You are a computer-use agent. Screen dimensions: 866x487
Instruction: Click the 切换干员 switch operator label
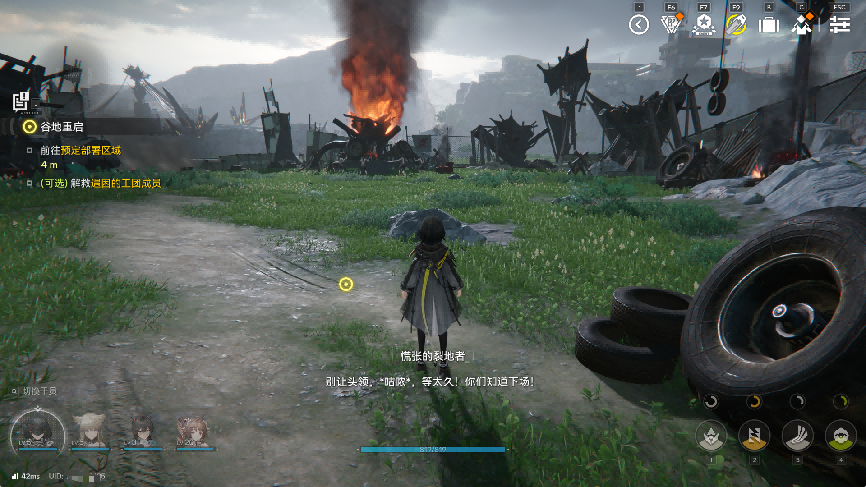(38, 391)
